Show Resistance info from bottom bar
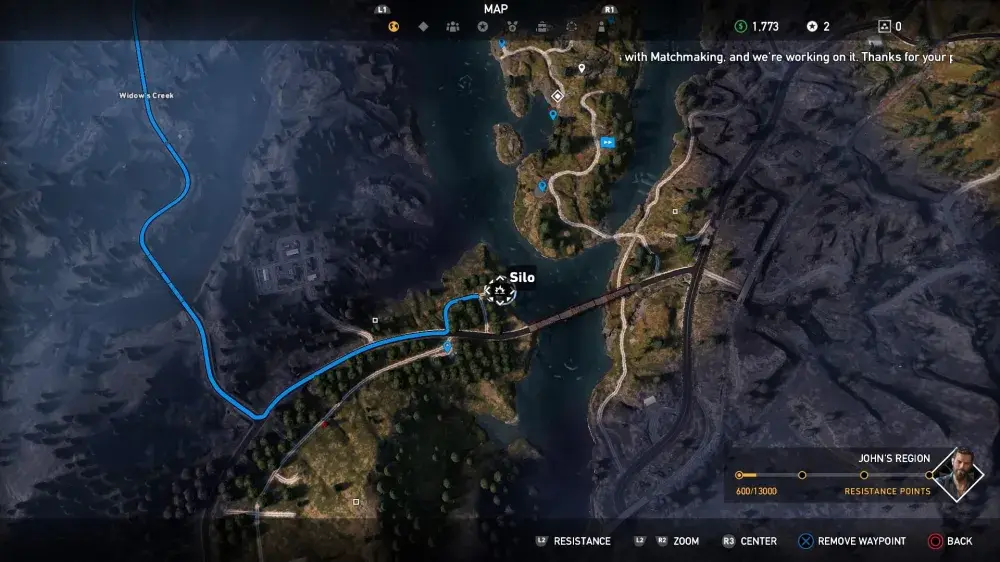This screenshot has width=1000, height=562. (x=572, y=541)
